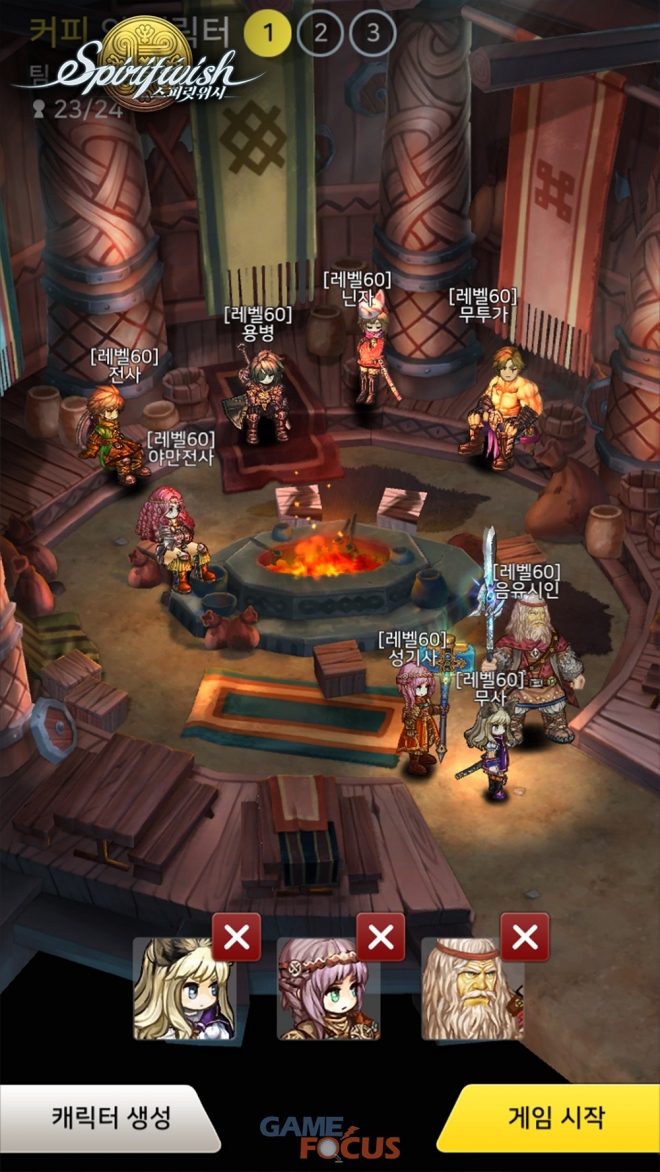Select the blonde girl character portrait
Image resolution: width=660 pixels, height=1172 pixels.
click(184, 990)
